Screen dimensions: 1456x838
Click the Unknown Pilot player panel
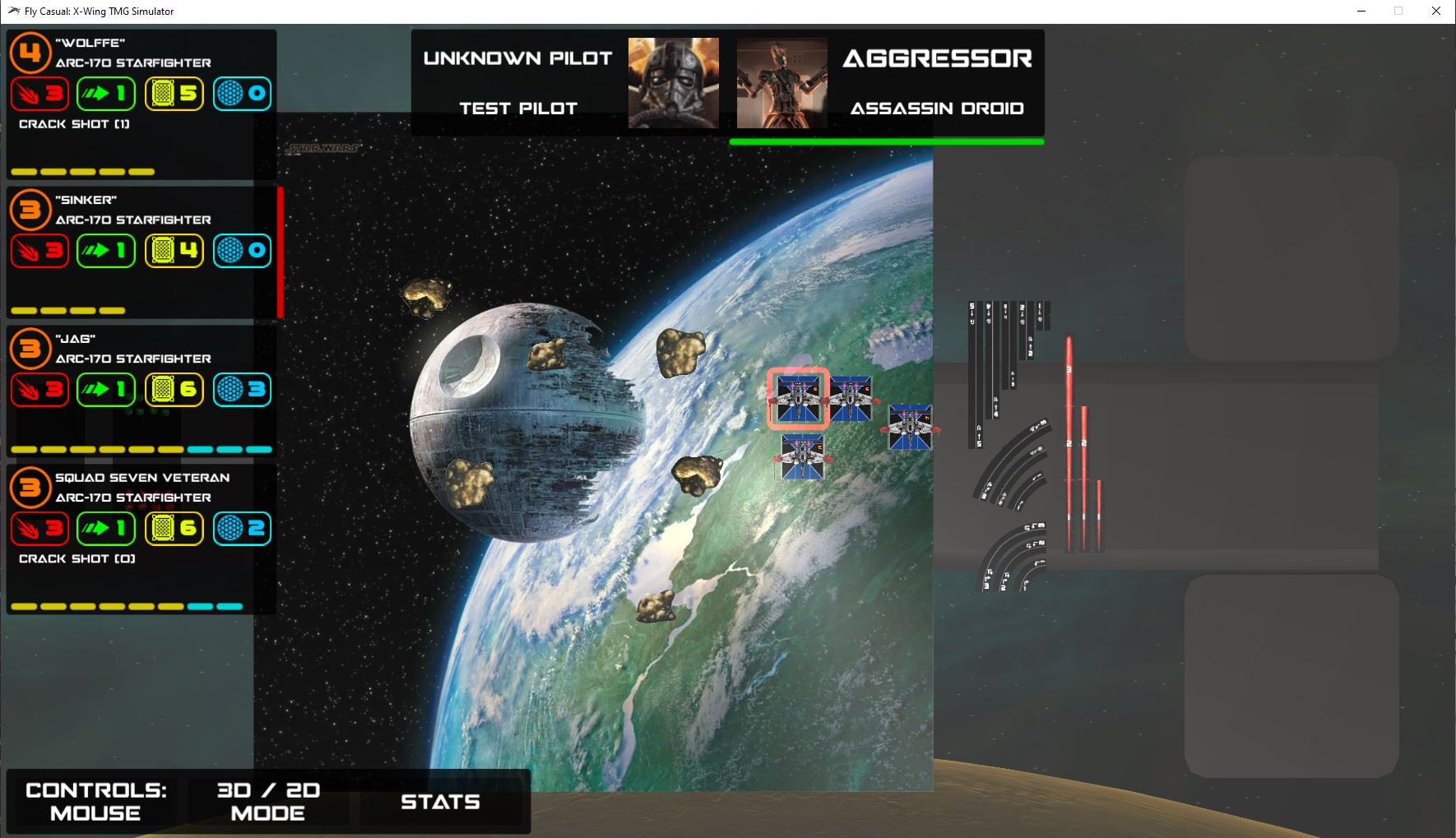[x=568, y=83]
